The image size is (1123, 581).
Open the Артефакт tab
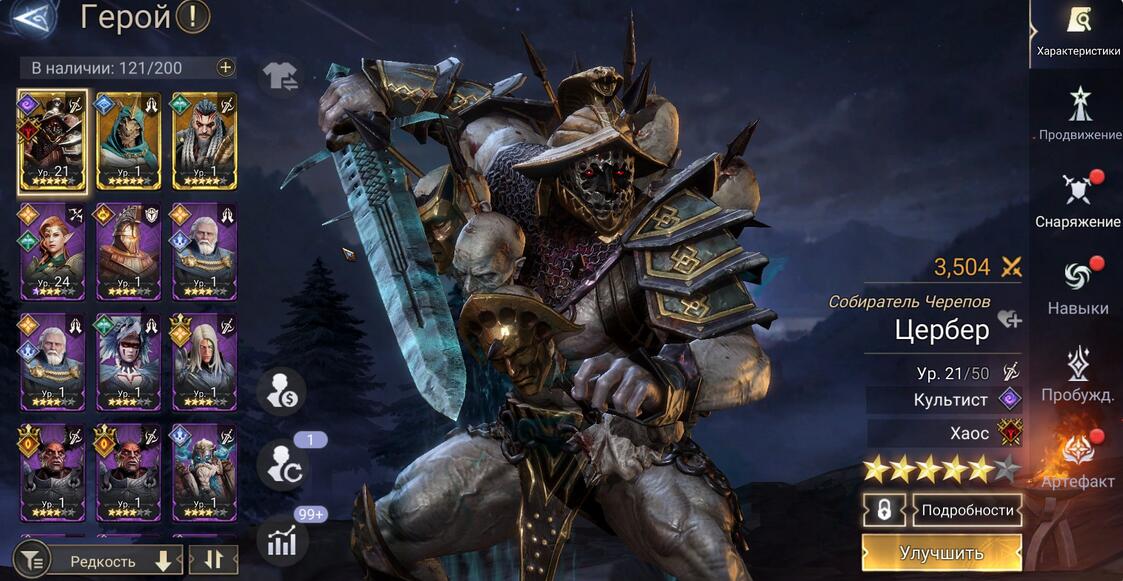pyautogui.click(x=1078, y=462)
